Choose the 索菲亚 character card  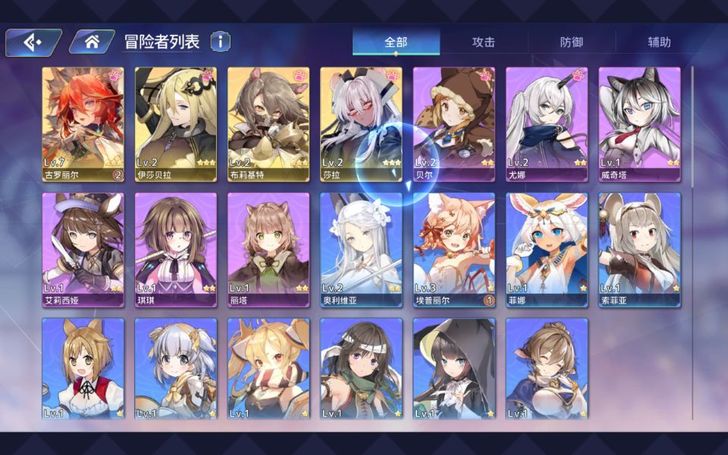639,248
